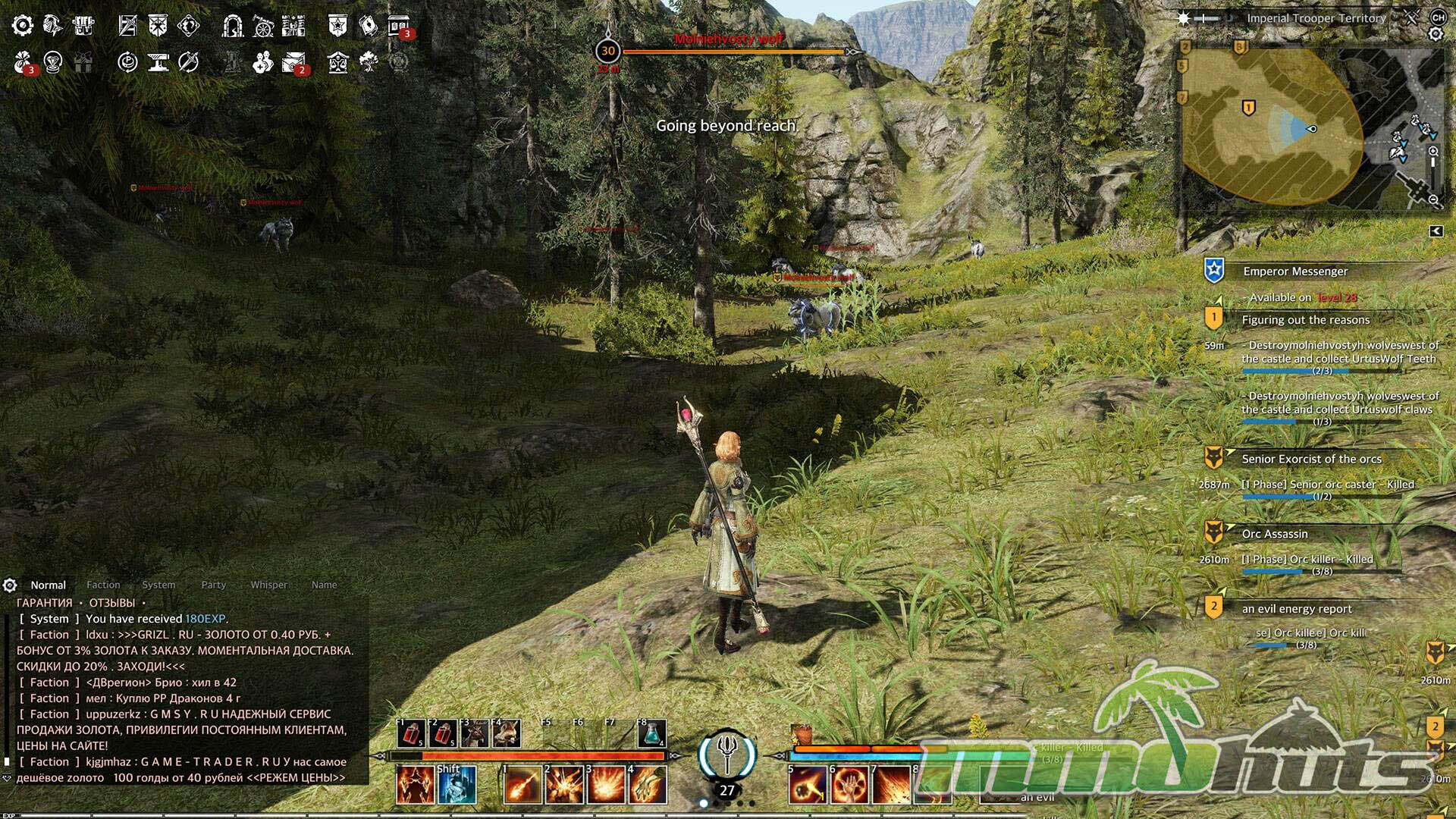Open the castle fortress menu icon

click(x=293, y=26)
